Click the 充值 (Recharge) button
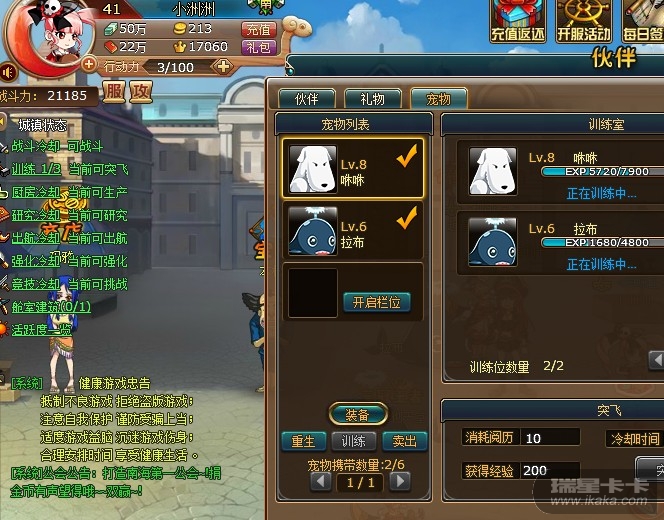 259,30
